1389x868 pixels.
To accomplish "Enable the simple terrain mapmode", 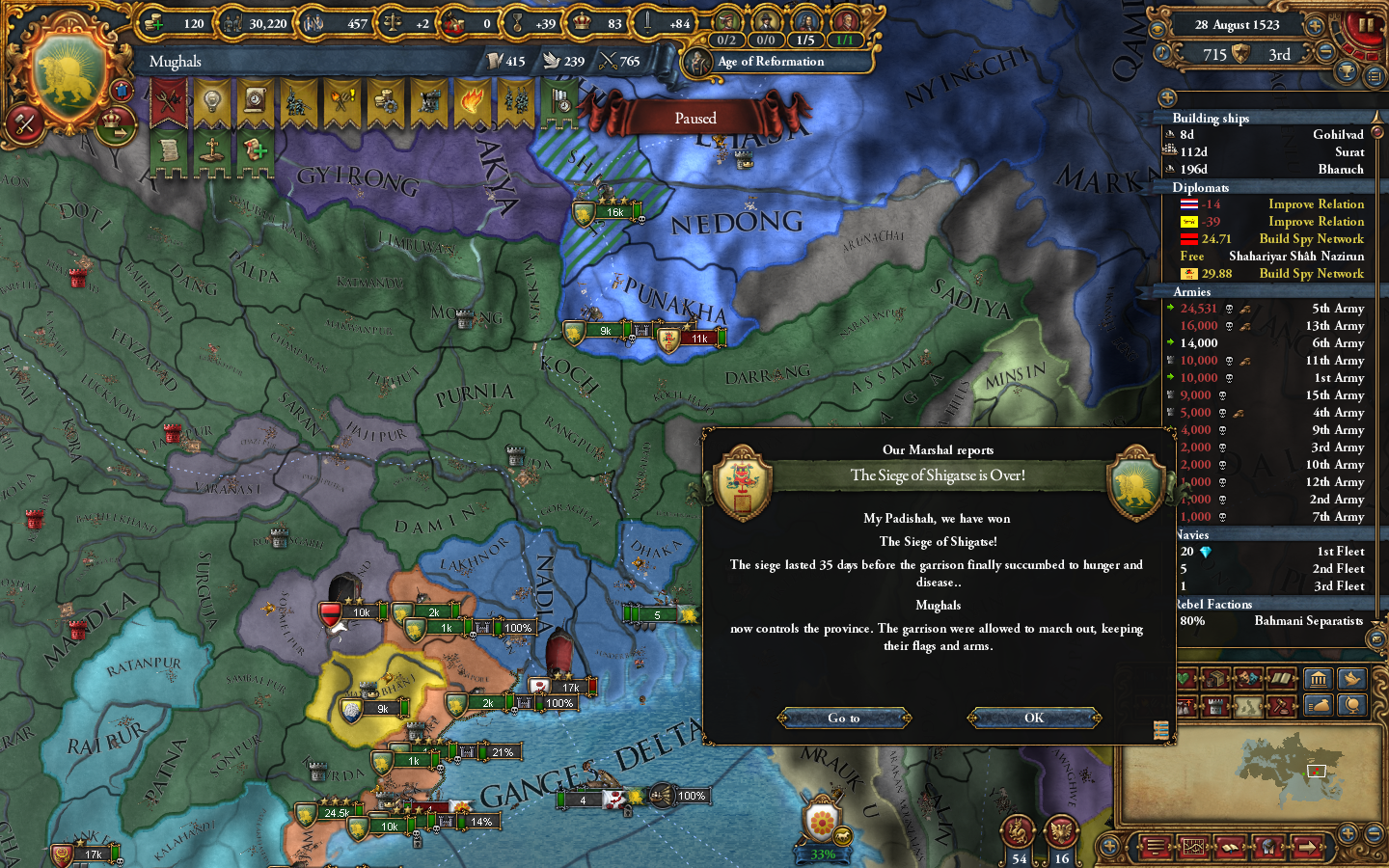I will (1247, 705).
